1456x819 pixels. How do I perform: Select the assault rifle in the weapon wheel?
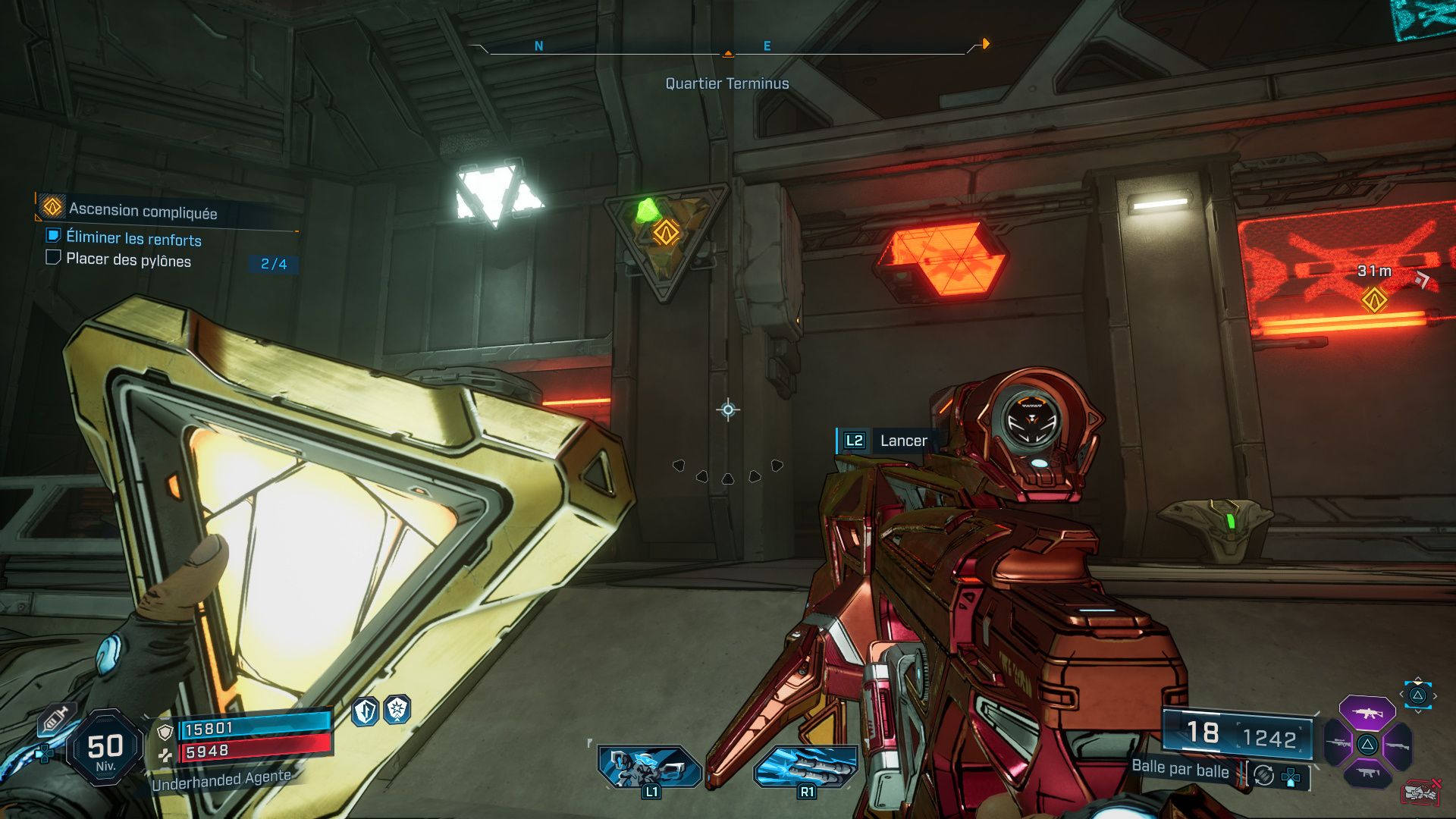pos(1368,714)
